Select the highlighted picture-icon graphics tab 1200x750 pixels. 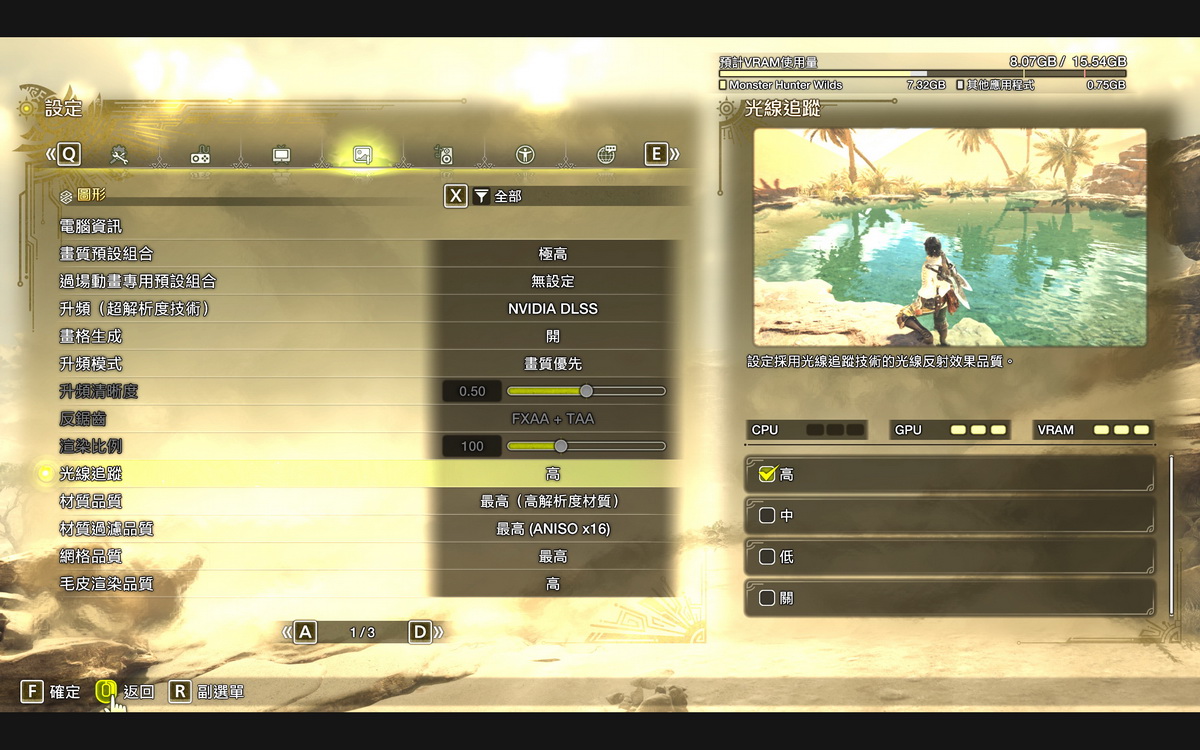coord(362,155)
